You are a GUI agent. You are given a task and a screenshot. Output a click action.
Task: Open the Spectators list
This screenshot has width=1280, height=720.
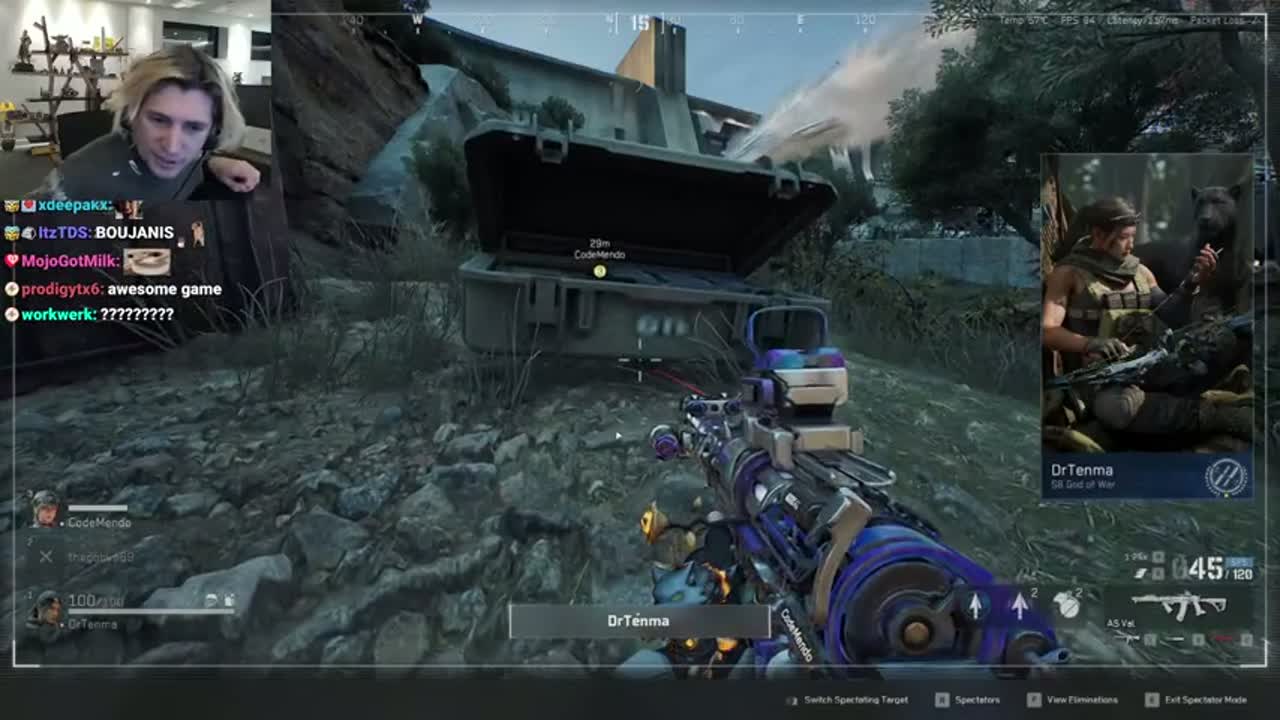(x=977, y=701)
